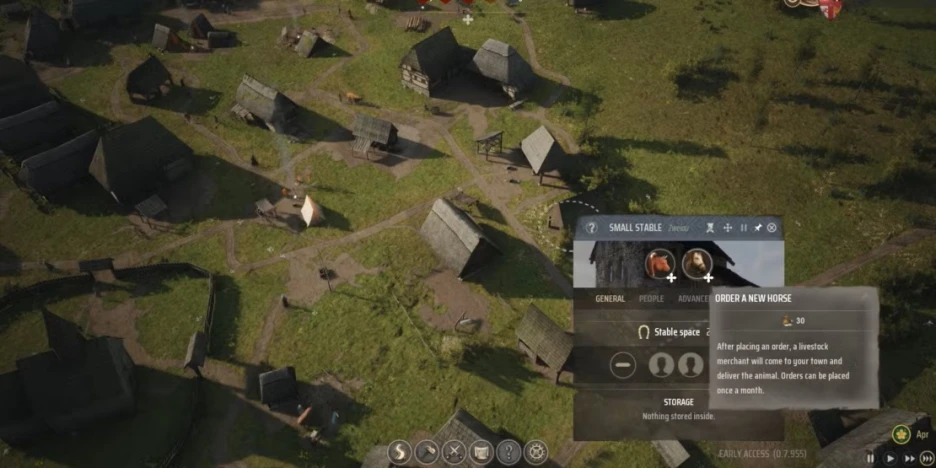Set game speed to normal play
The width and height of the screenshot is (936, 468).
point(889,458)
